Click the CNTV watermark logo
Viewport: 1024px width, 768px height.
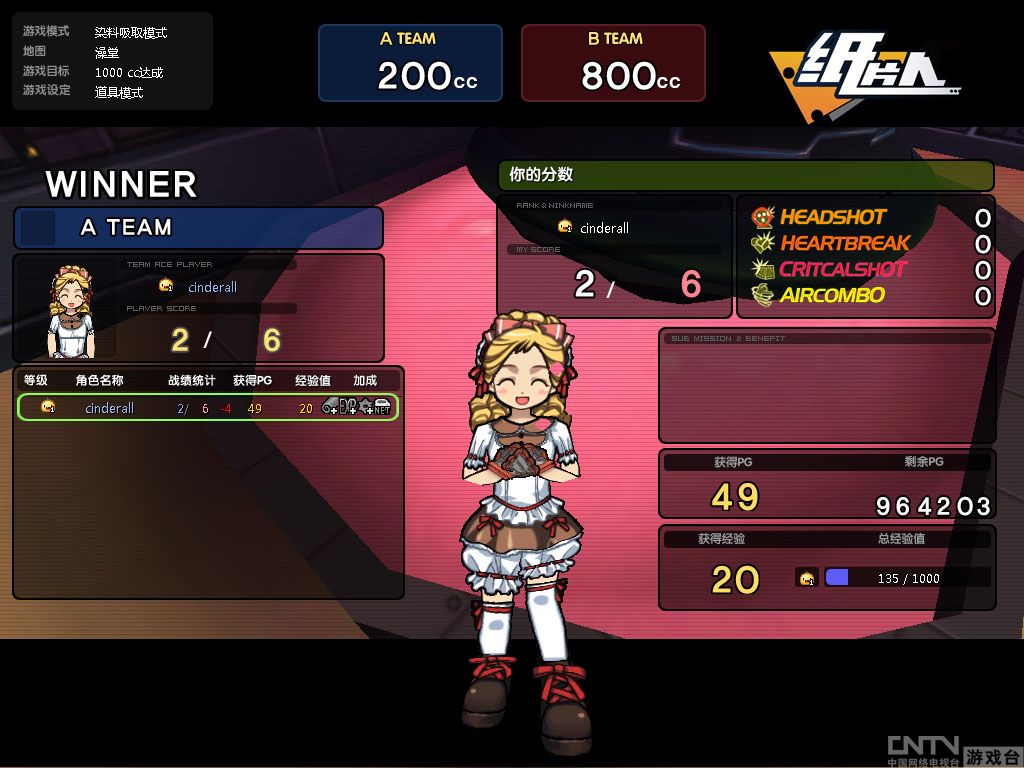[923, 749]
